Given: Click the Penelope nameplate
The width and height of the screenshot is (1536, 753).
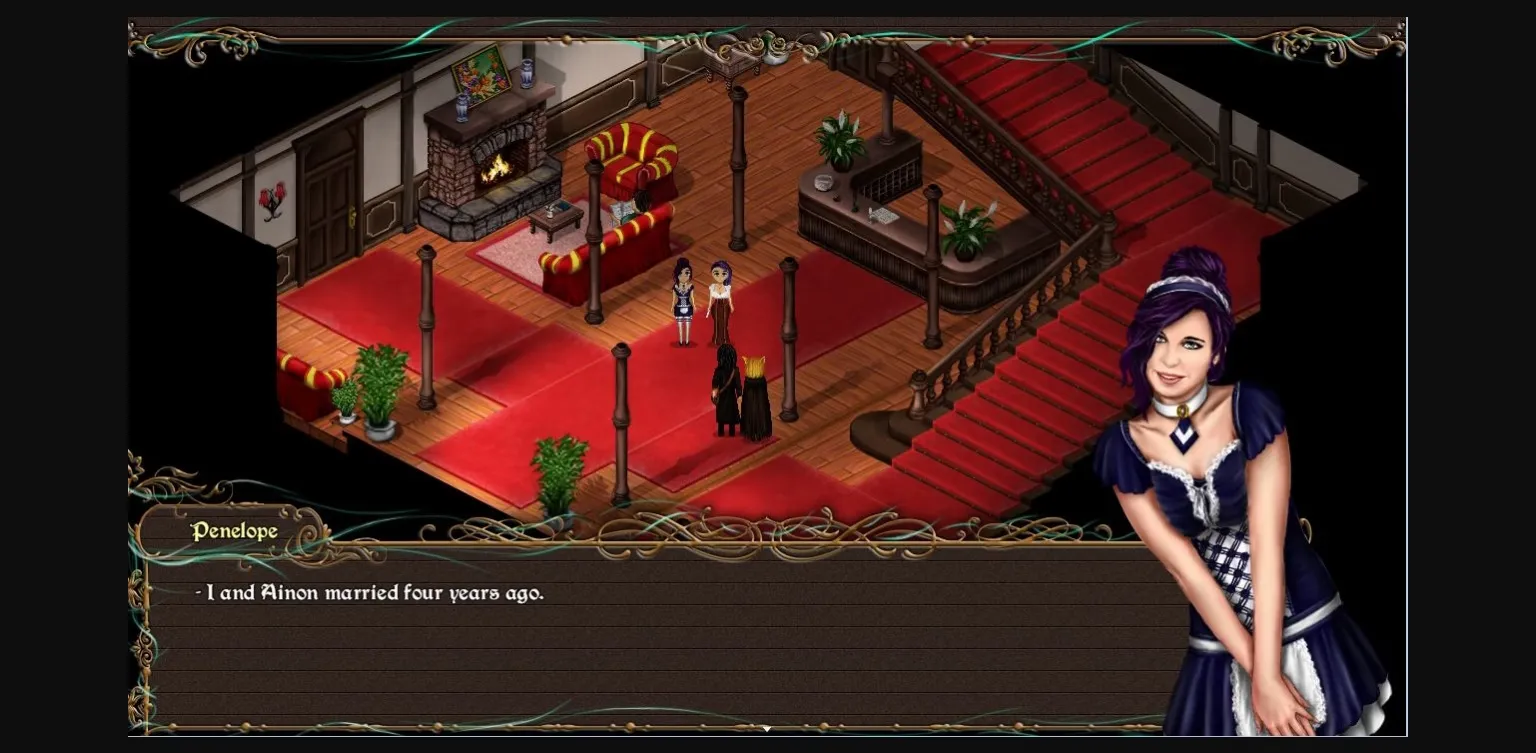Looking at the screenshot, I should [x=235, y=531].
